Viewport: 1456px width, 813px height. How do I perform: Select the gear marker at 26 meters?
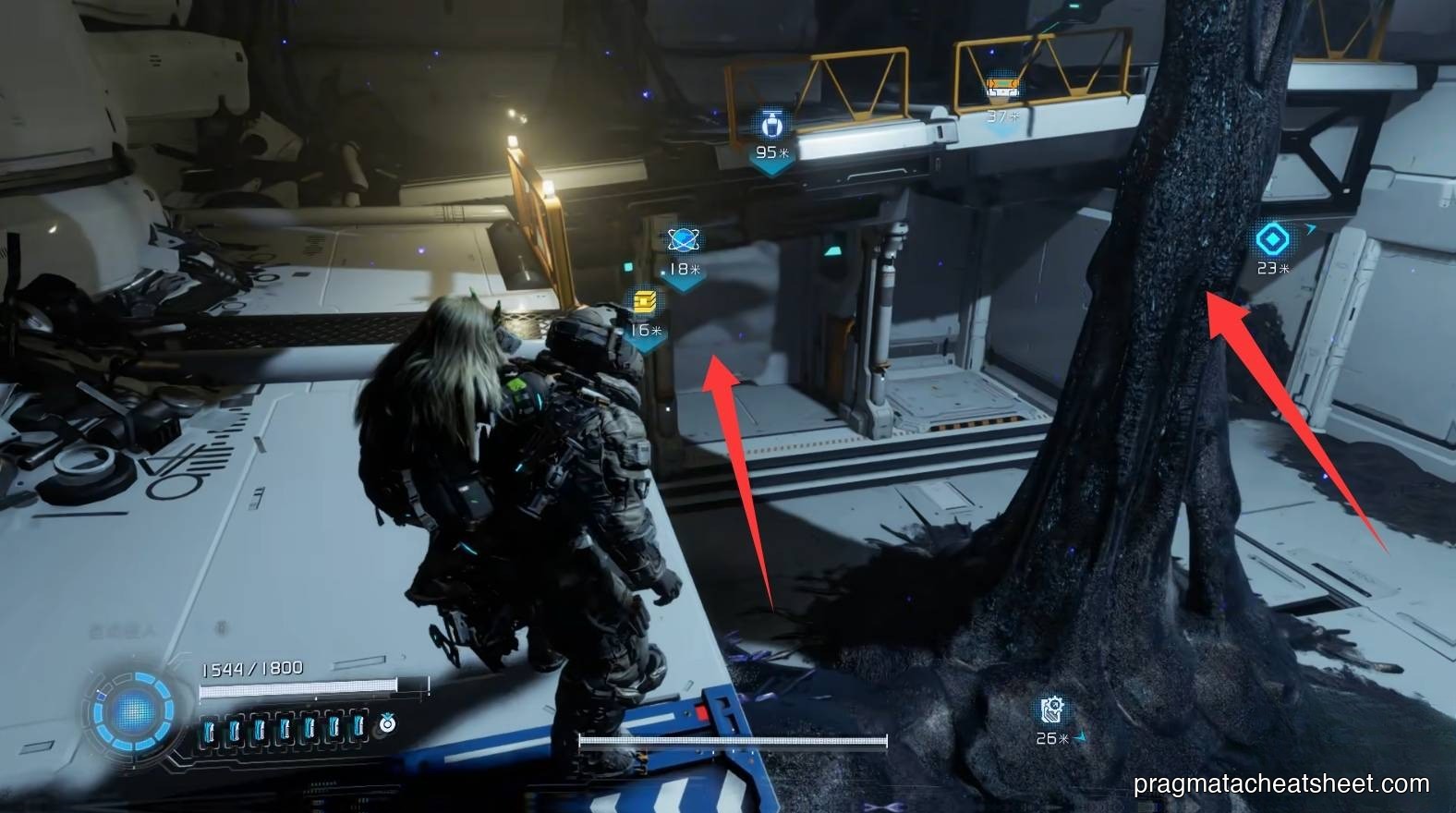tap(1052, 710)
